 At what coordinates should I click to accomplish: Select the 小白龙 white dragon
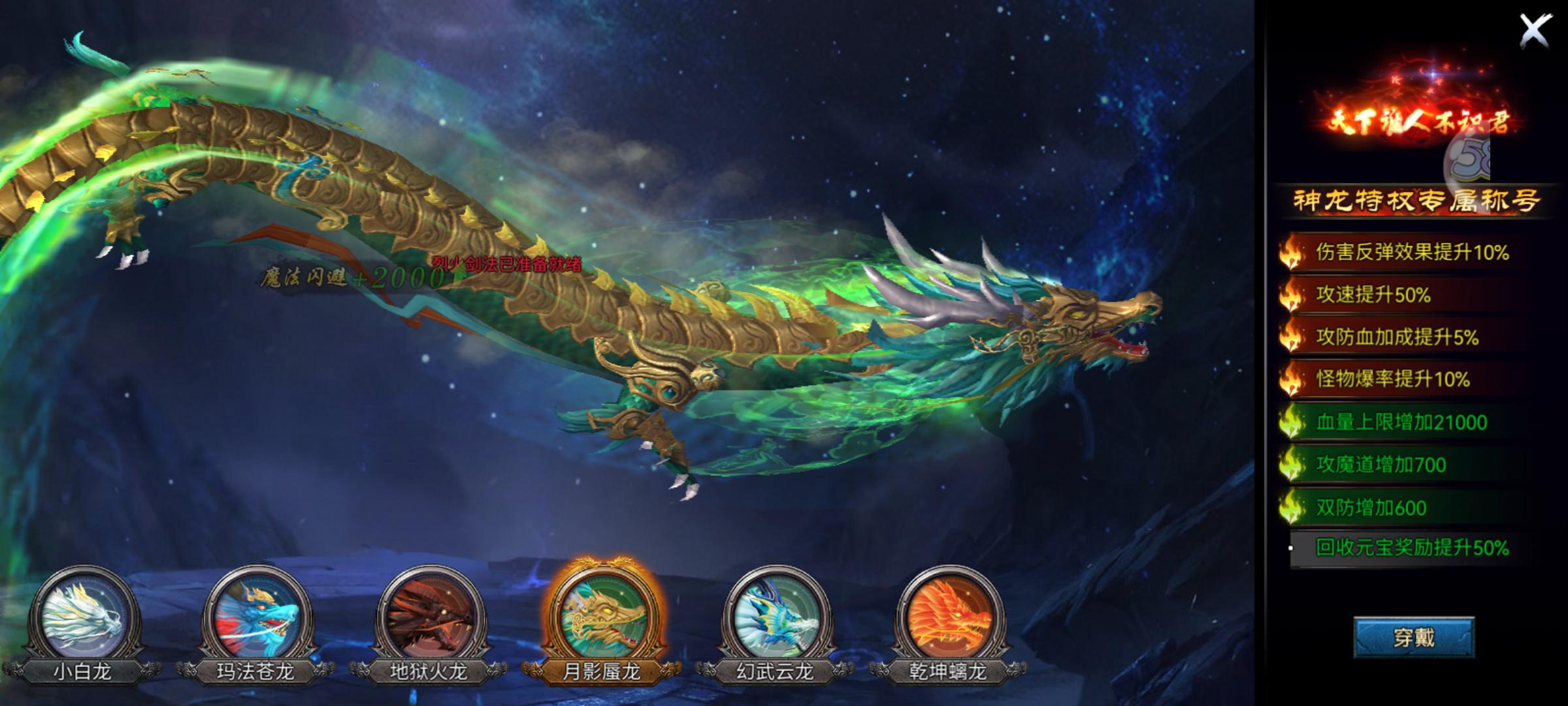click(x=83, y=617)
